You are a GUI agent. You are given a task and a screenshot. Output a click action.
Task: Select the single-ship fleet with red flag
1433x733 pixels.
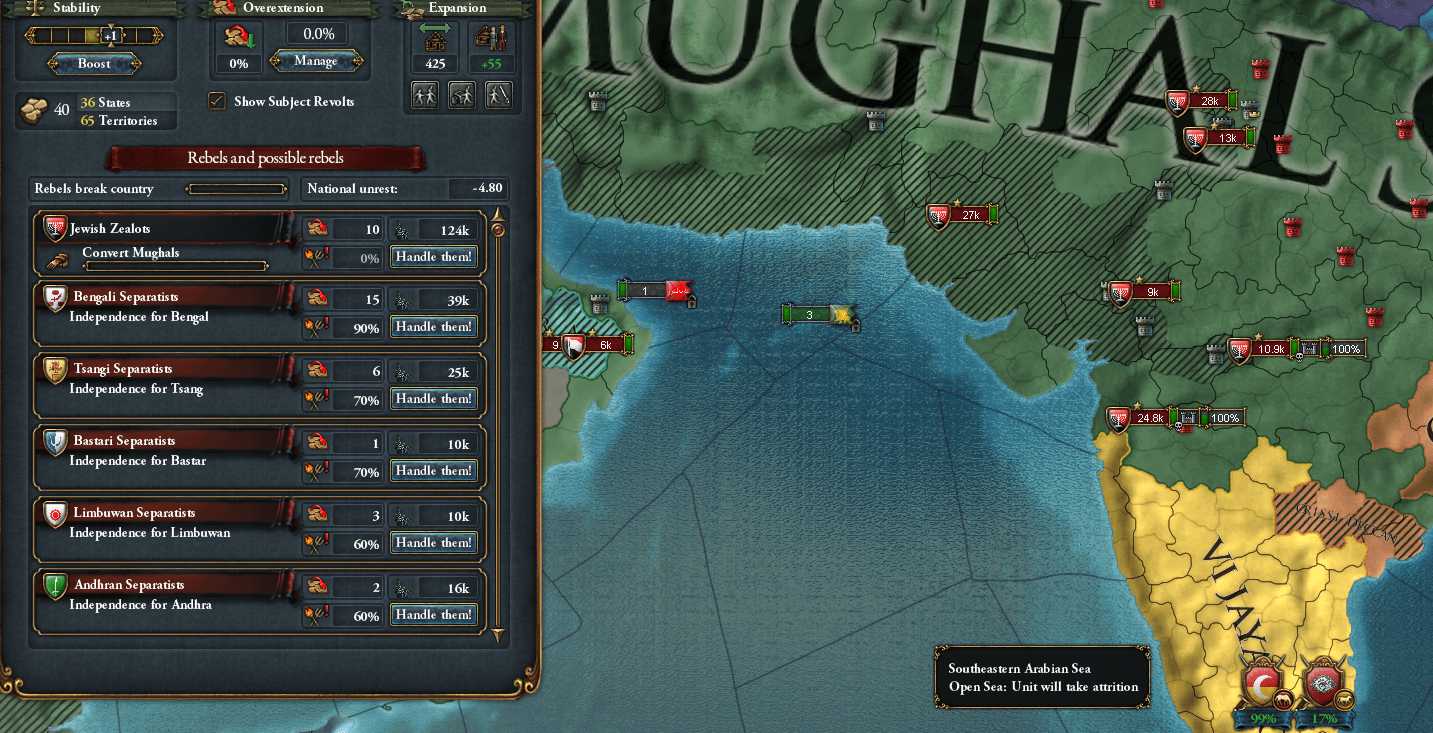655,291
